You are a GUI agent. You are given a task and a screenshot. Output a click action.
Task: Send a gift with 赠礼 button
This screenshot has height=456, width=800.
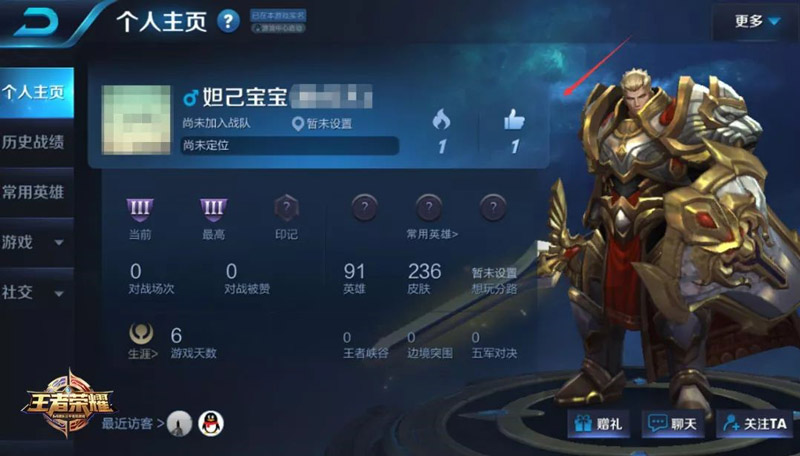(596, 425)
